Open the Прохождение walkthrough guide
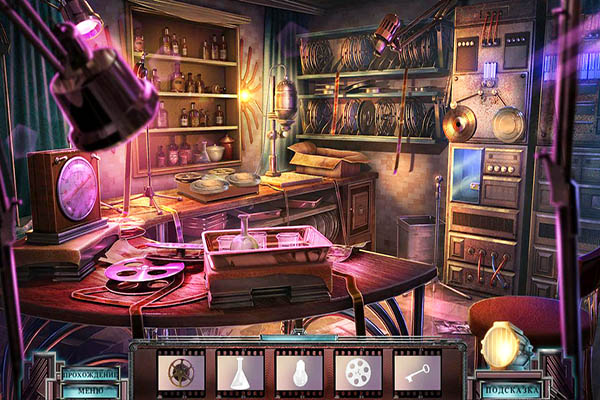Viewport: 600px width, 400px height. [89, 374]
